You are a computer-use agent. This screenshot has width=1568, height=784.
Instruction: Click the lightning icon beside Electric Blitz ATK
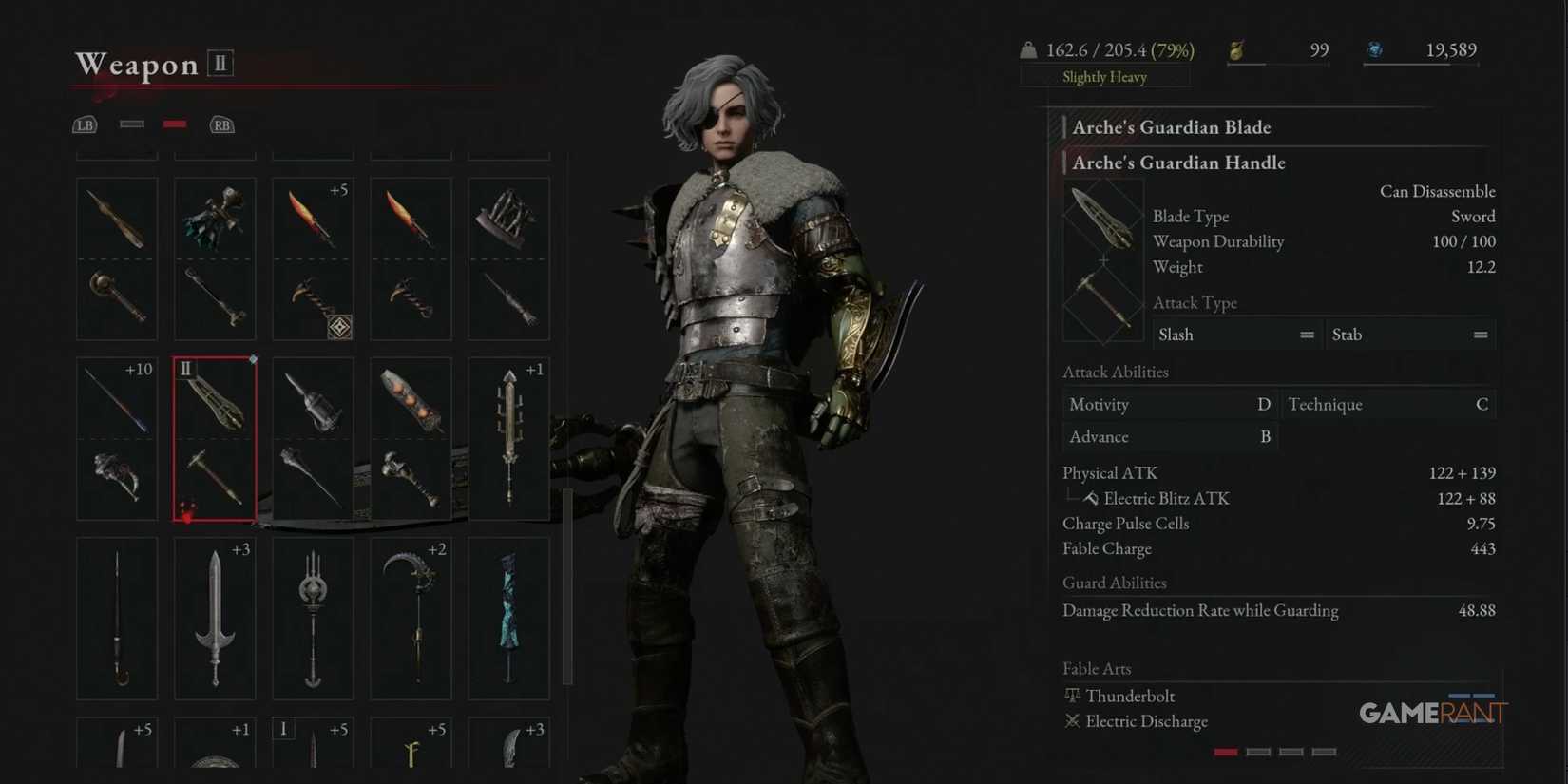pos(1089,497)
